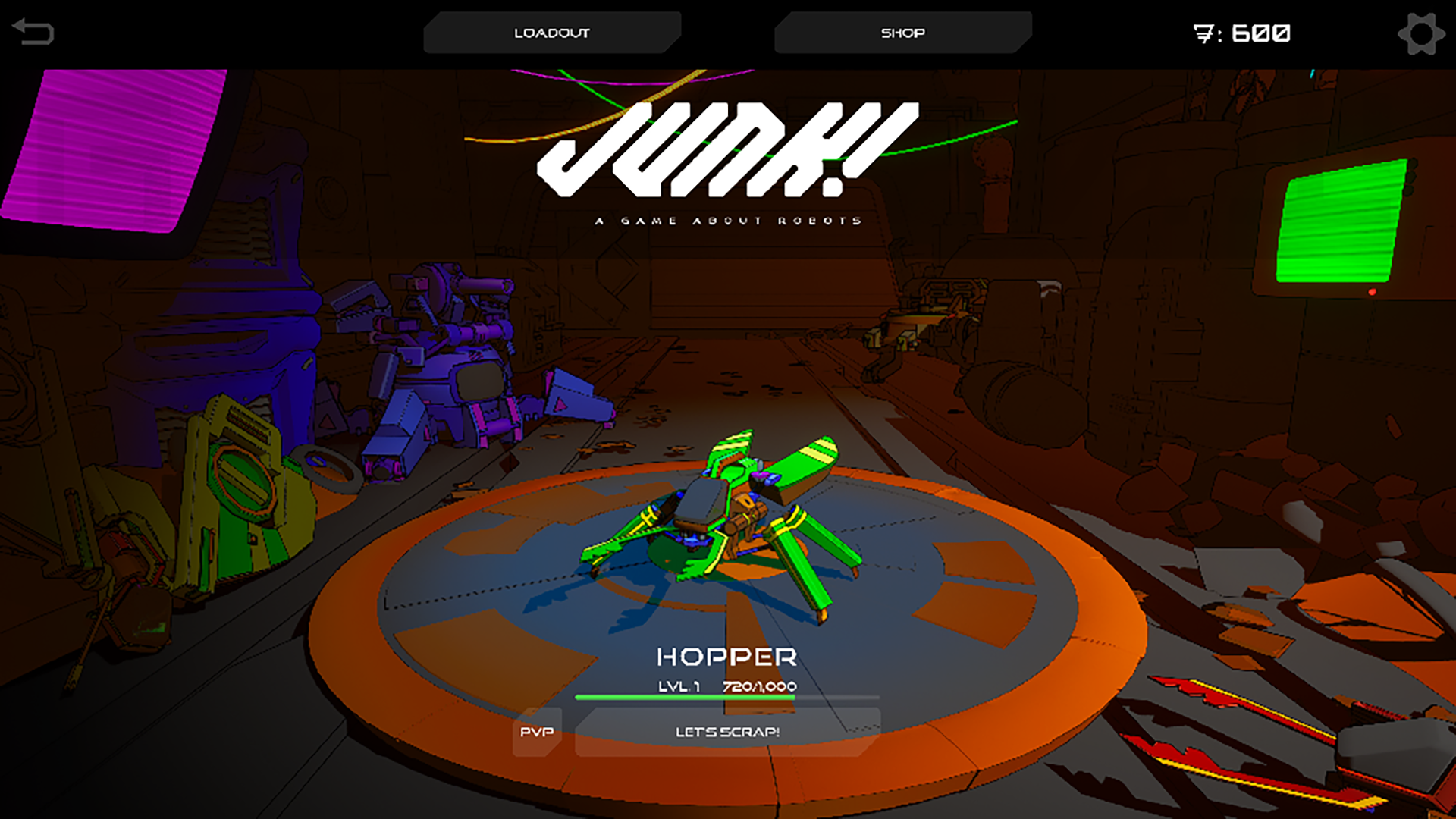The width and height of the screenshot is (1456, 819).
Task: Click the tagline A GAME ABOUT ROBOTS
Action: tap(728, 221)
